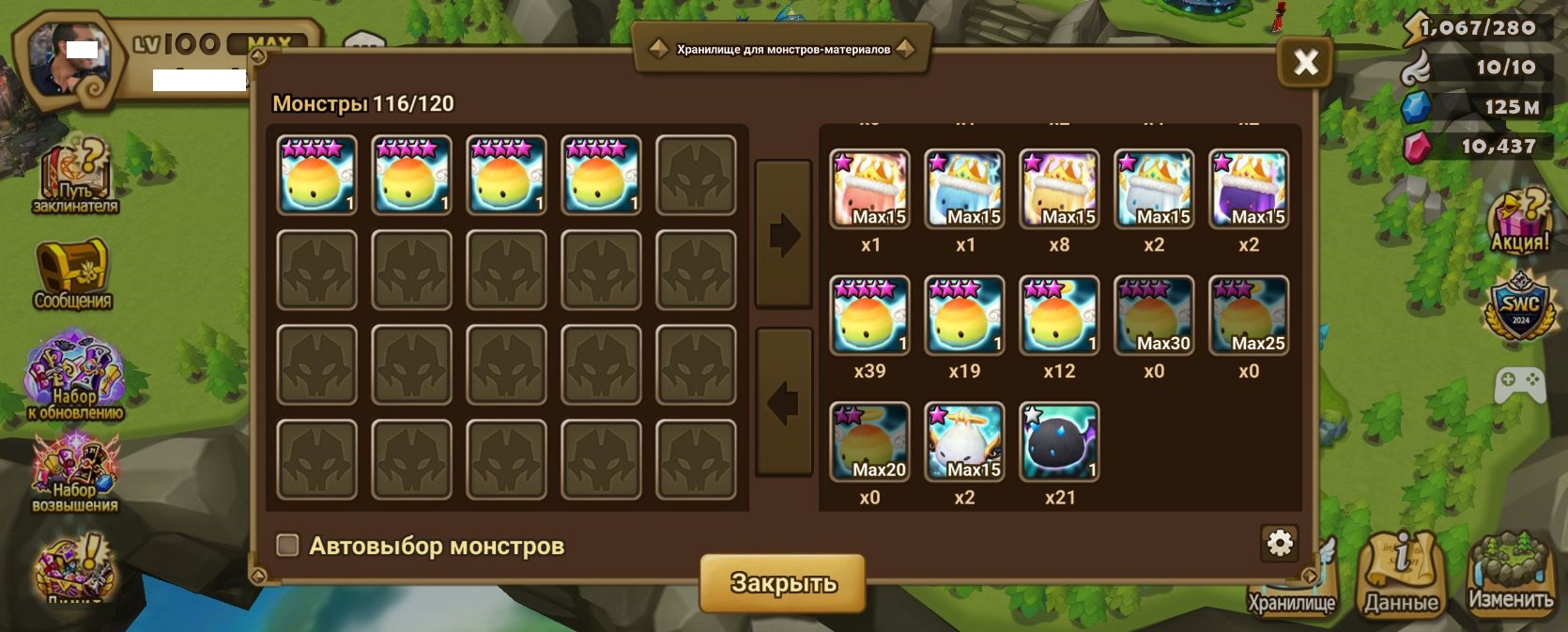The image size is (1568, 632).
Task: Pick the purple king angelmon Max15
Action: pos(1248,190)
